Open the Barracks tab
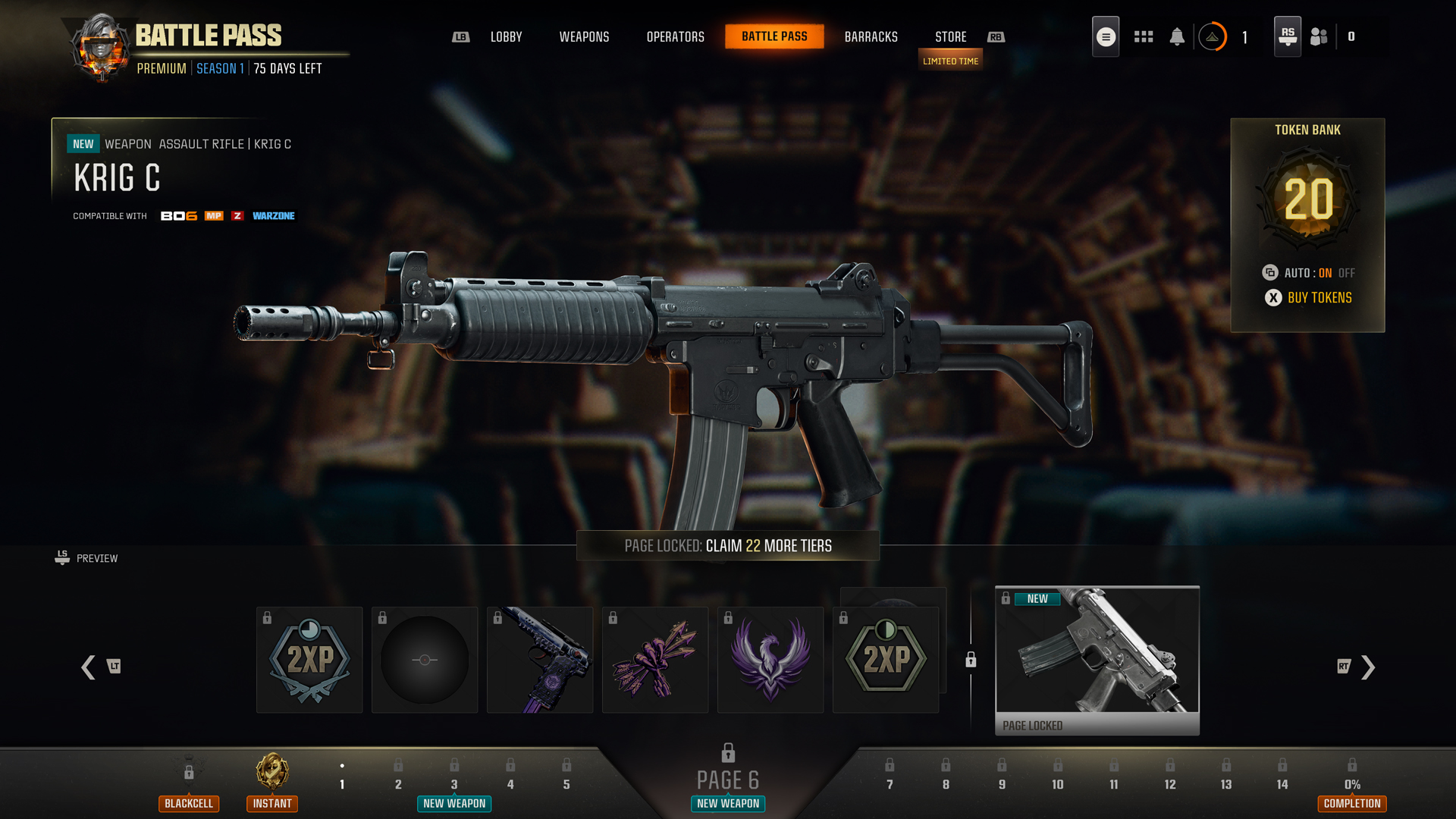 (x=871, y=36)
